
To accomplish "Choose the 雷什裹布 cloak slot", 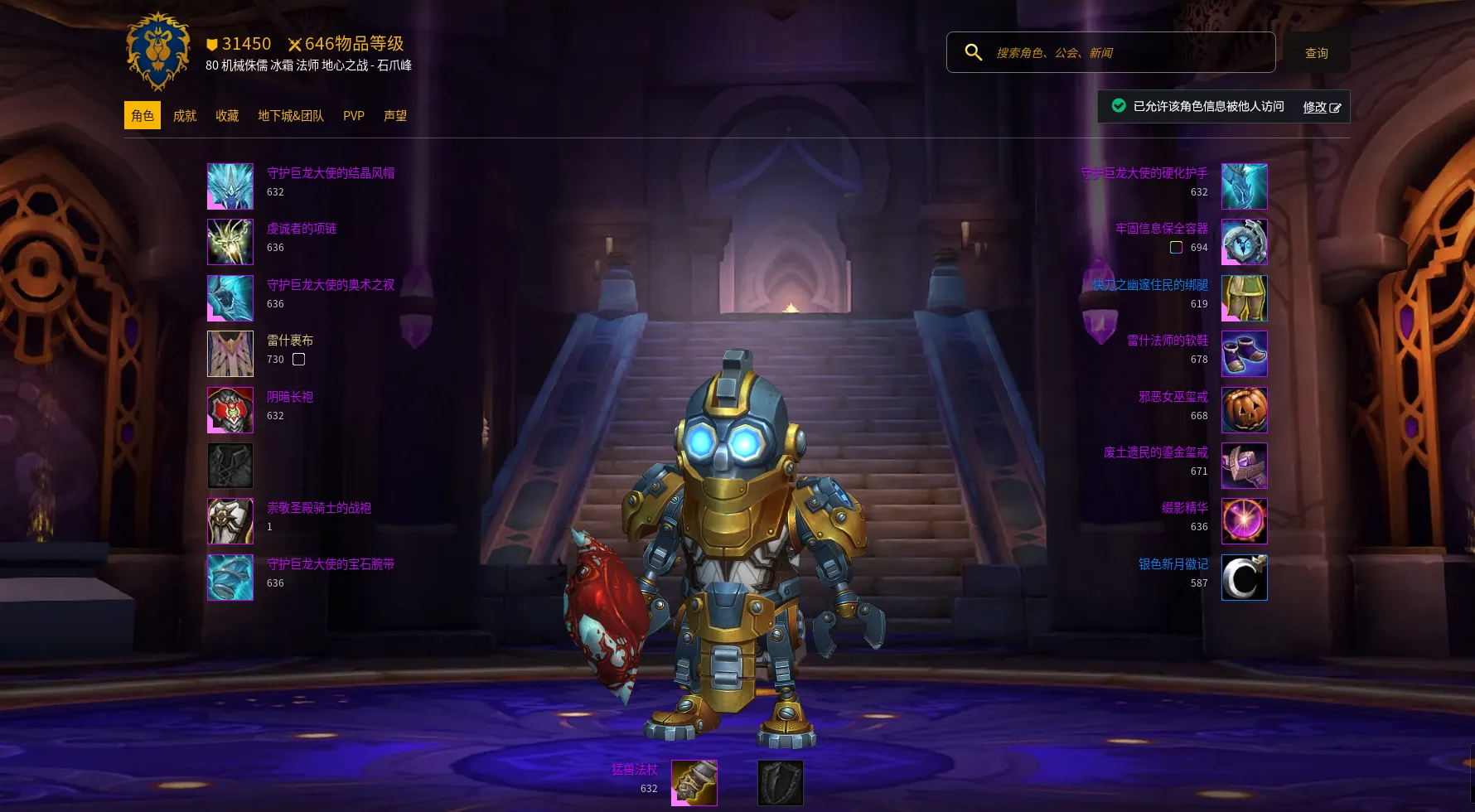I will pos(230,354).
